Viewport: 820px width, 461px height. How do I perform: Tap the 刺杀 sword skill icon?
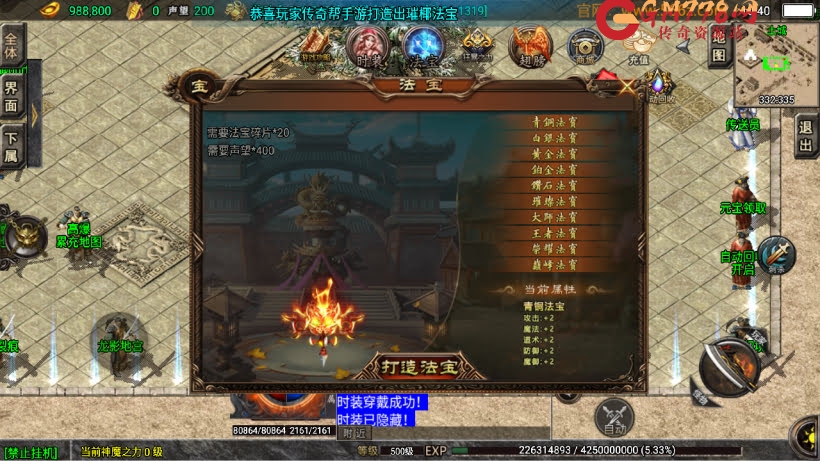point(776,255)
